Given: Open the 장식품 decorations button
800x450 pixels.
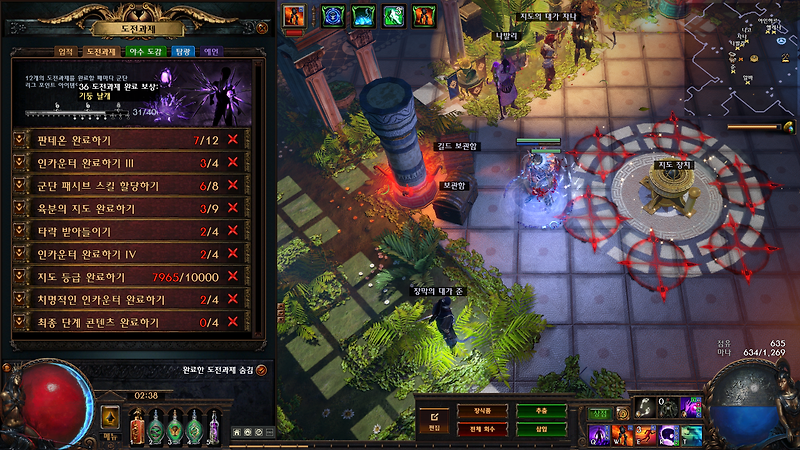Looking at the screenshot, I should [483, 411].
